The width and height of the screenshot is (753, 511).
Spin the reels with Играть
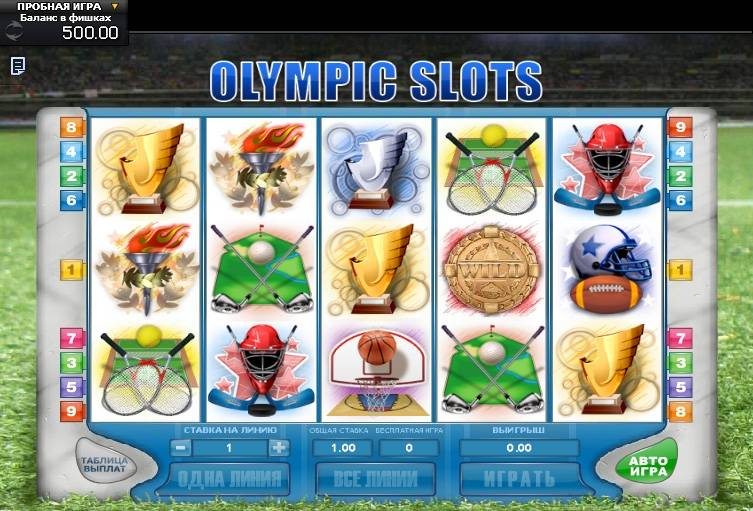point(519,478)
